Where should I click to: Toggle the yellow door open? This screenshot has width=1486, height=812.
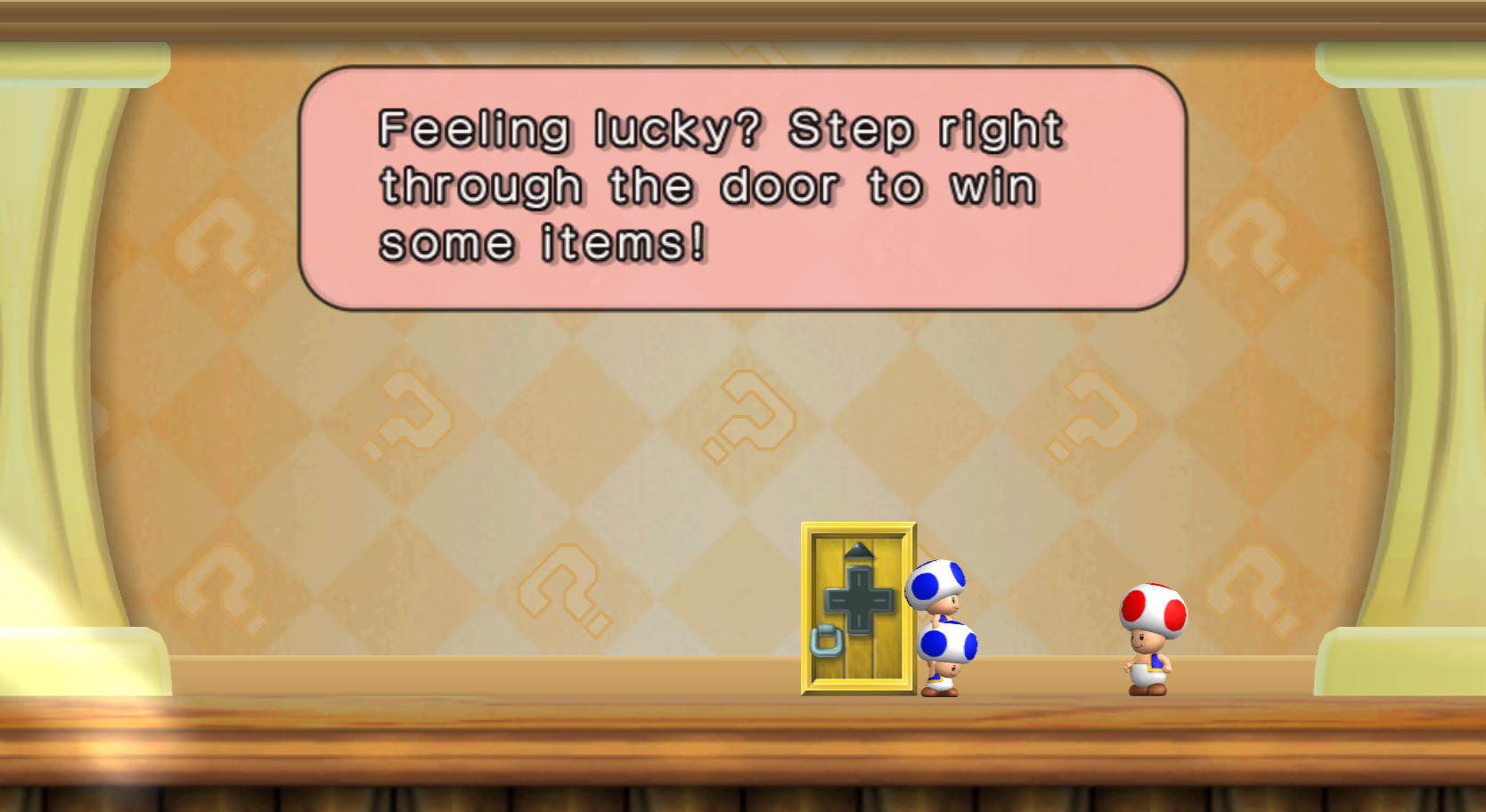(857, 614)
